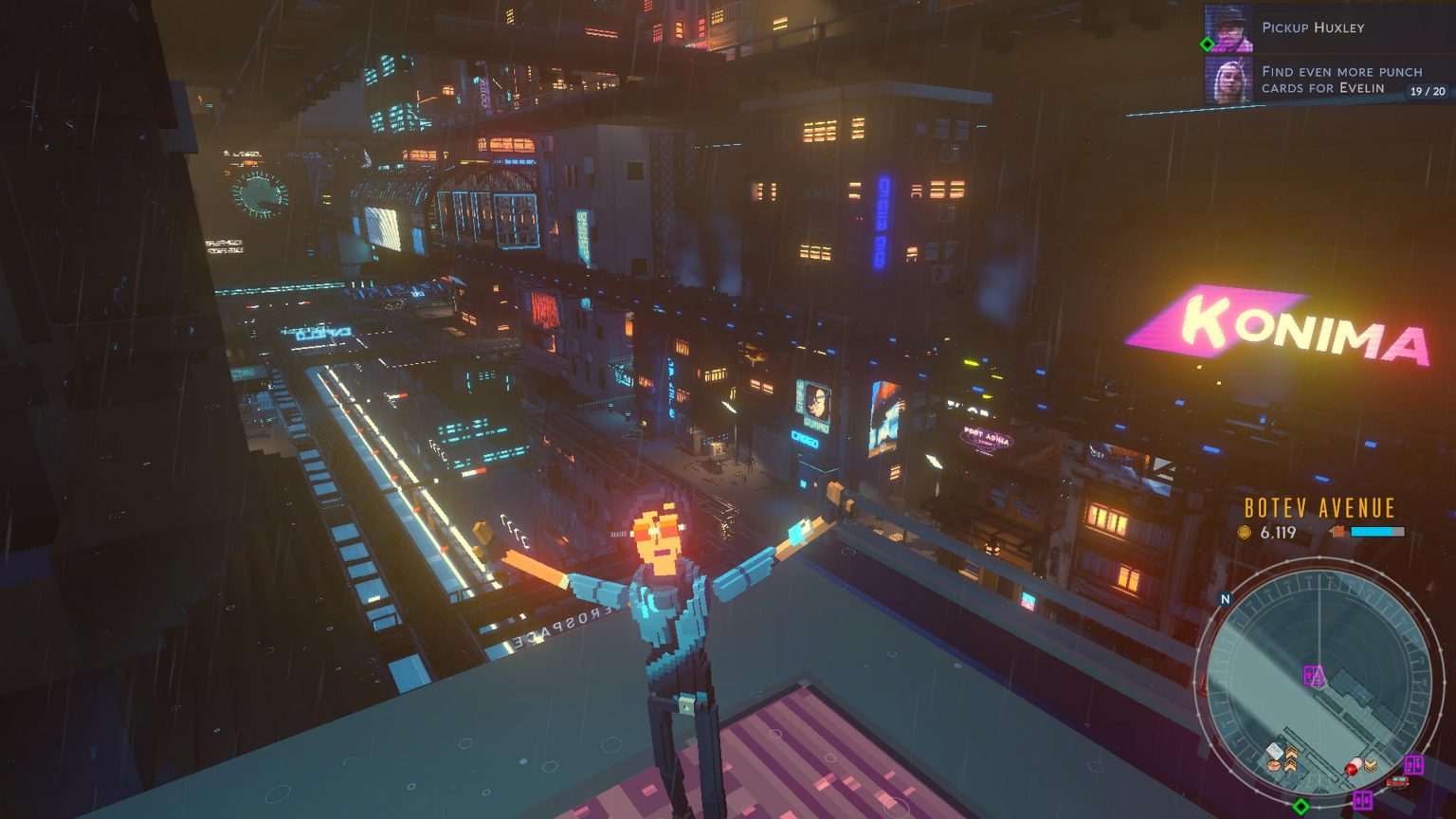Image resolution: width=1456 pixels, height=819 pixels.
Task: Click the red capsule pickup icon on the minimap
Action: 1355,765
